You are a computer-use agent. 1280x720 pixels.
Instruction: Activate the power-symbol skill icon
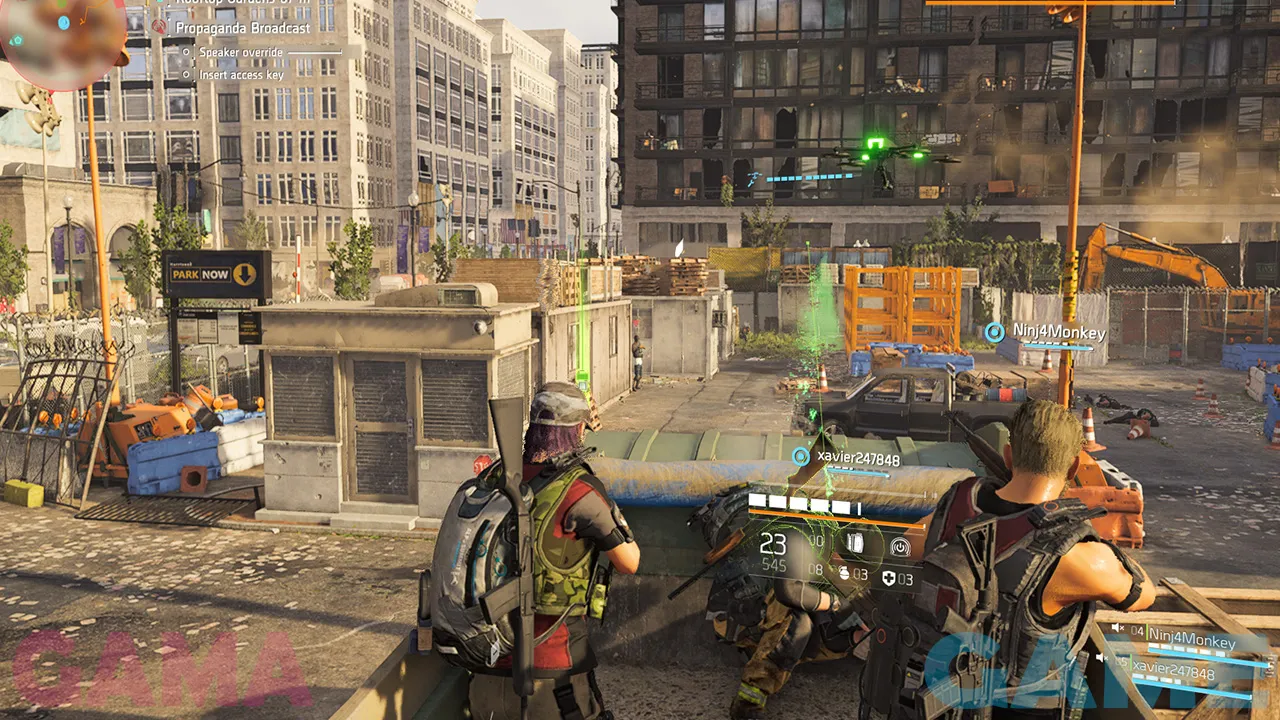pos(900,546)
